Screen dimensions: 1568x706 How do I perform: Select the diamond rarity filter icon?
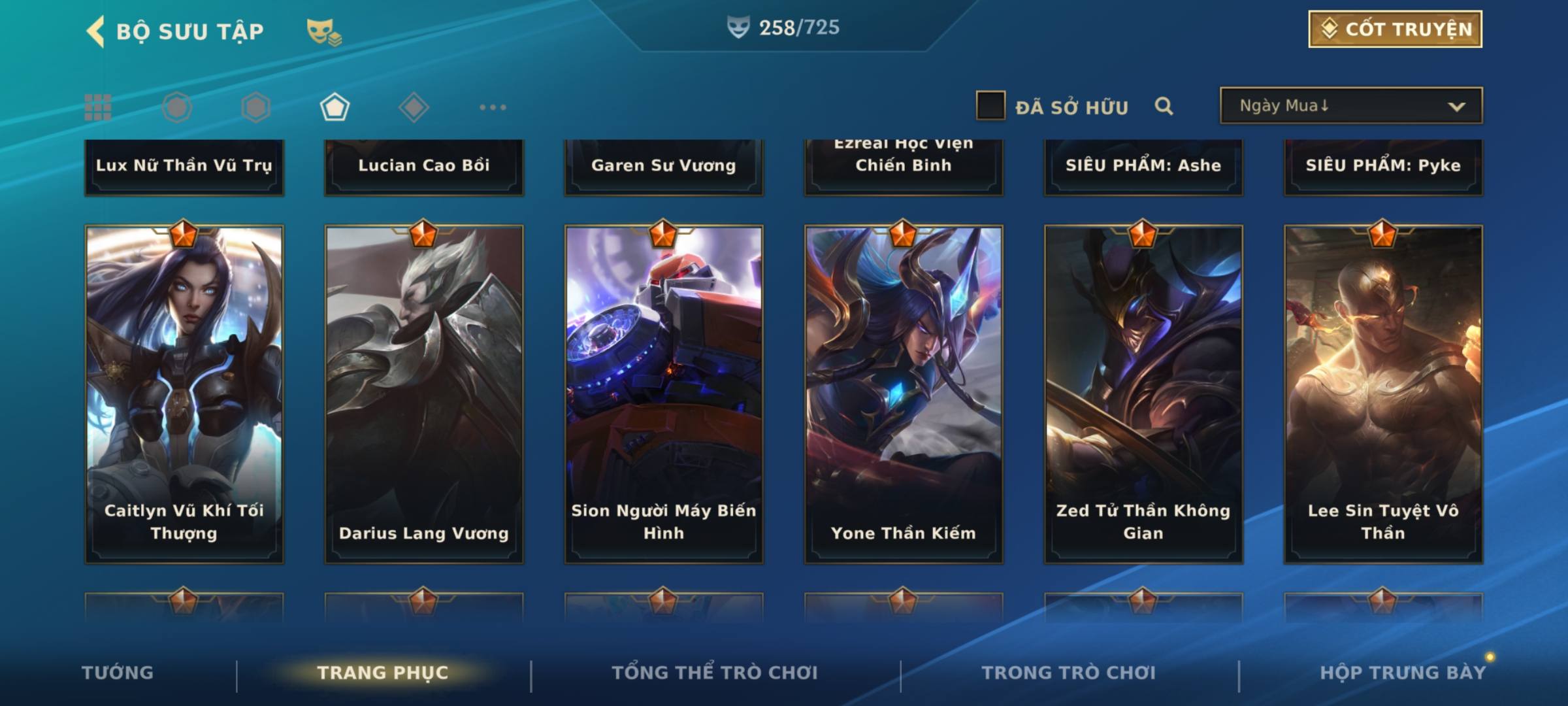coord(414,107)
